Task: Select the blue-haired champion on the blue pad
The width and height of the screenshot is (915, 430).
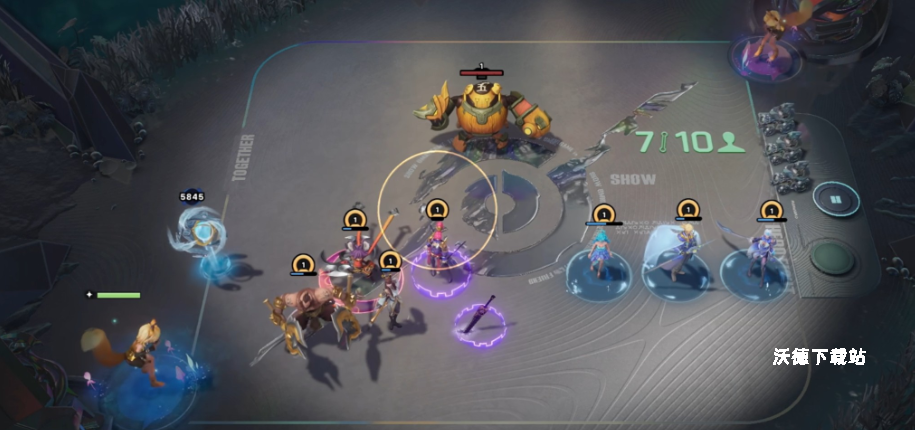Action: pos(601,257)
